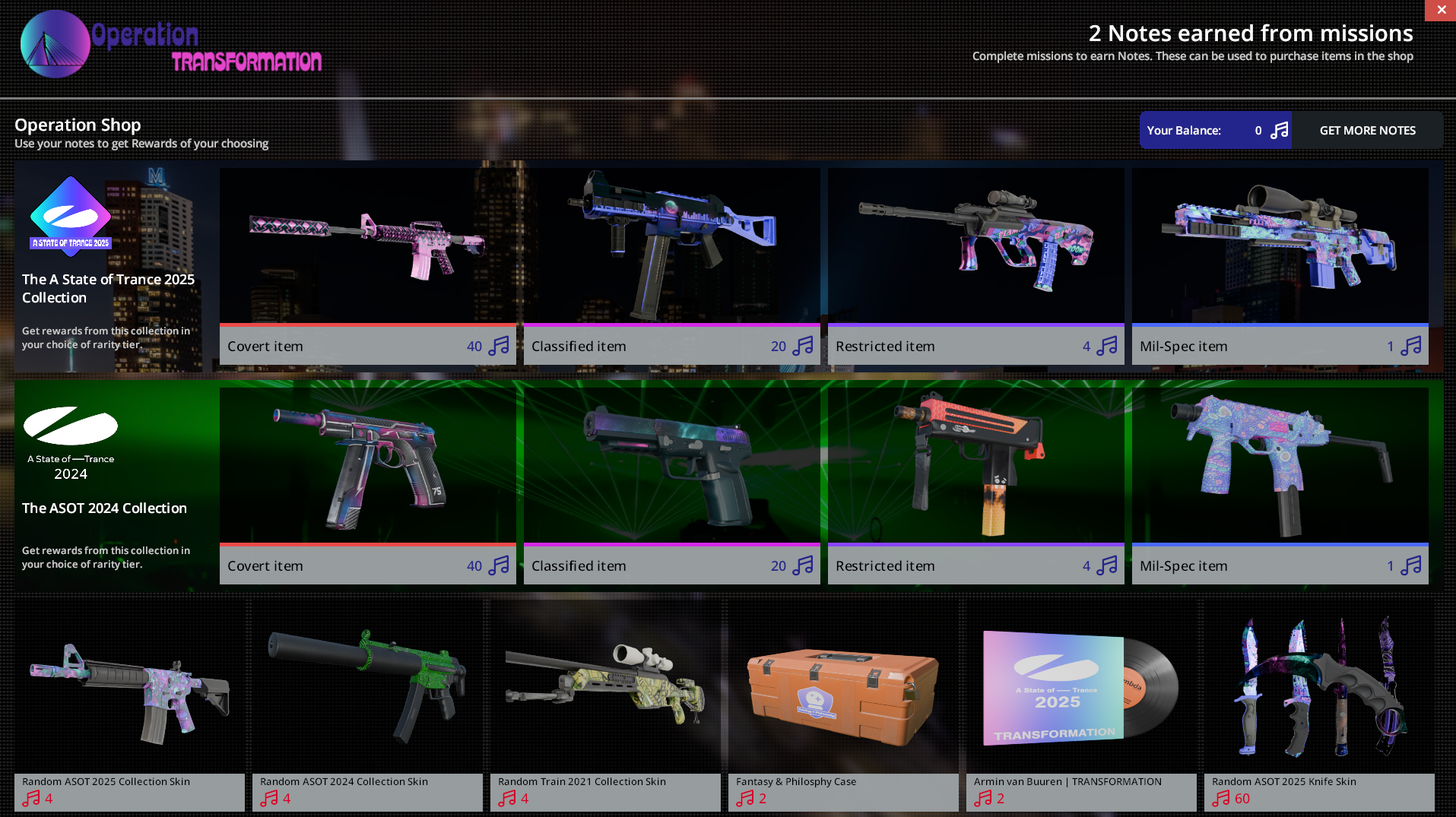This screenshot has height=817, width=1456.
Task: Select the Armin van Buuren TRANSFORMATION music kit
Action: point(1081,705)
